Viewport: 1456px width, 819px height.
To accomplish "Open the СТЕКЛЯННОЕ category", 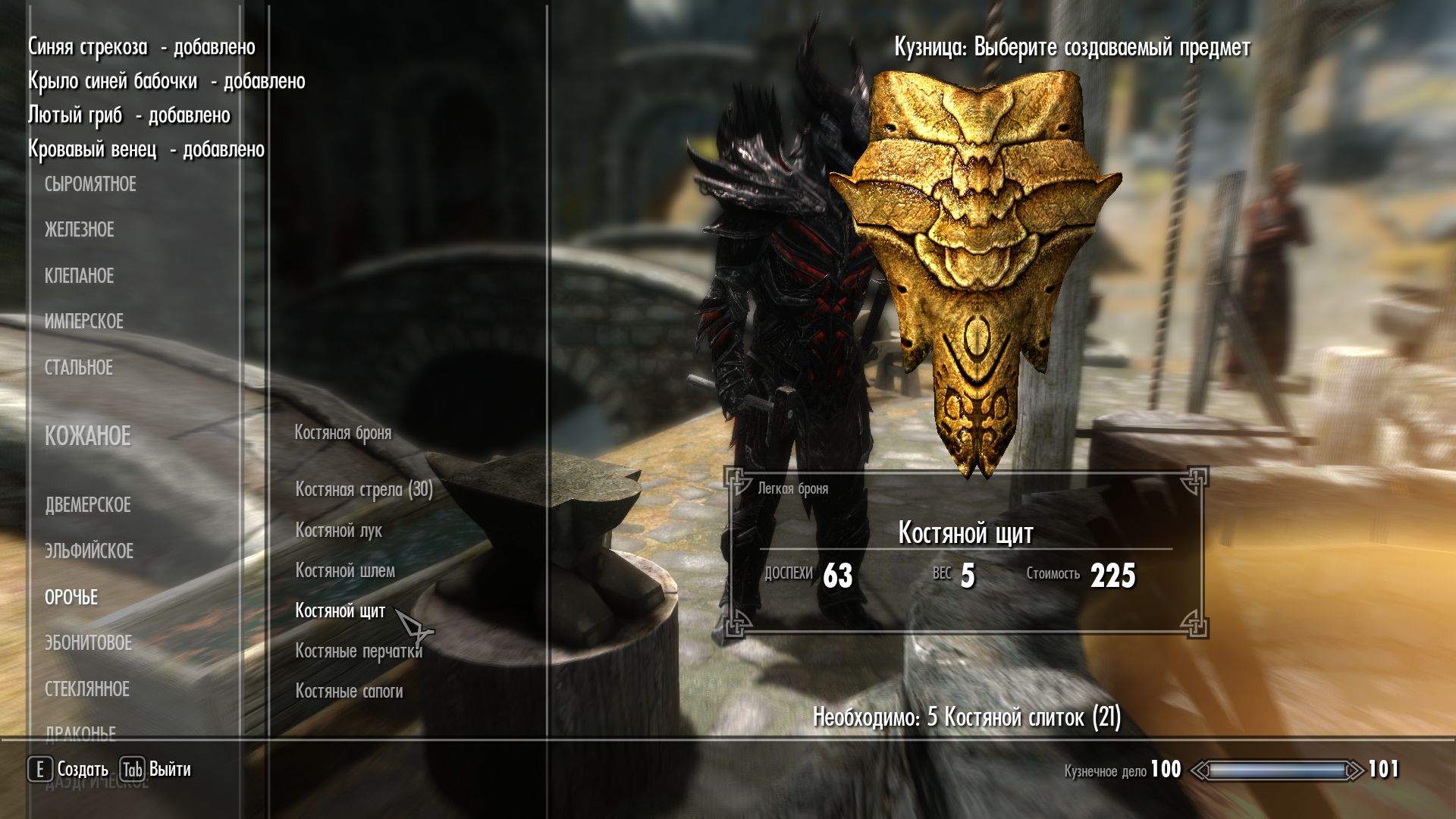I will point(86,689).
